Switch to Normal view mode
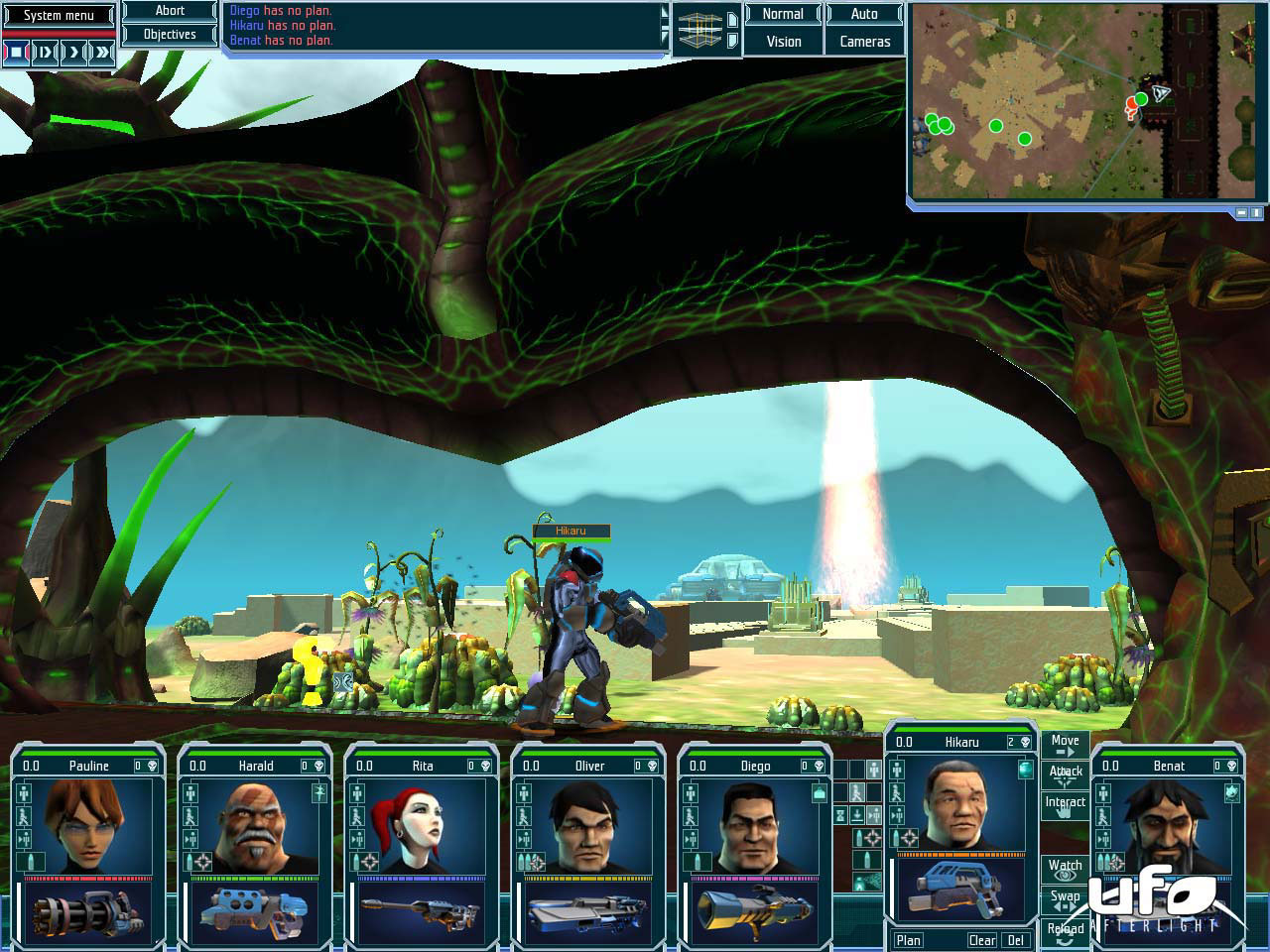 (783, 14)
